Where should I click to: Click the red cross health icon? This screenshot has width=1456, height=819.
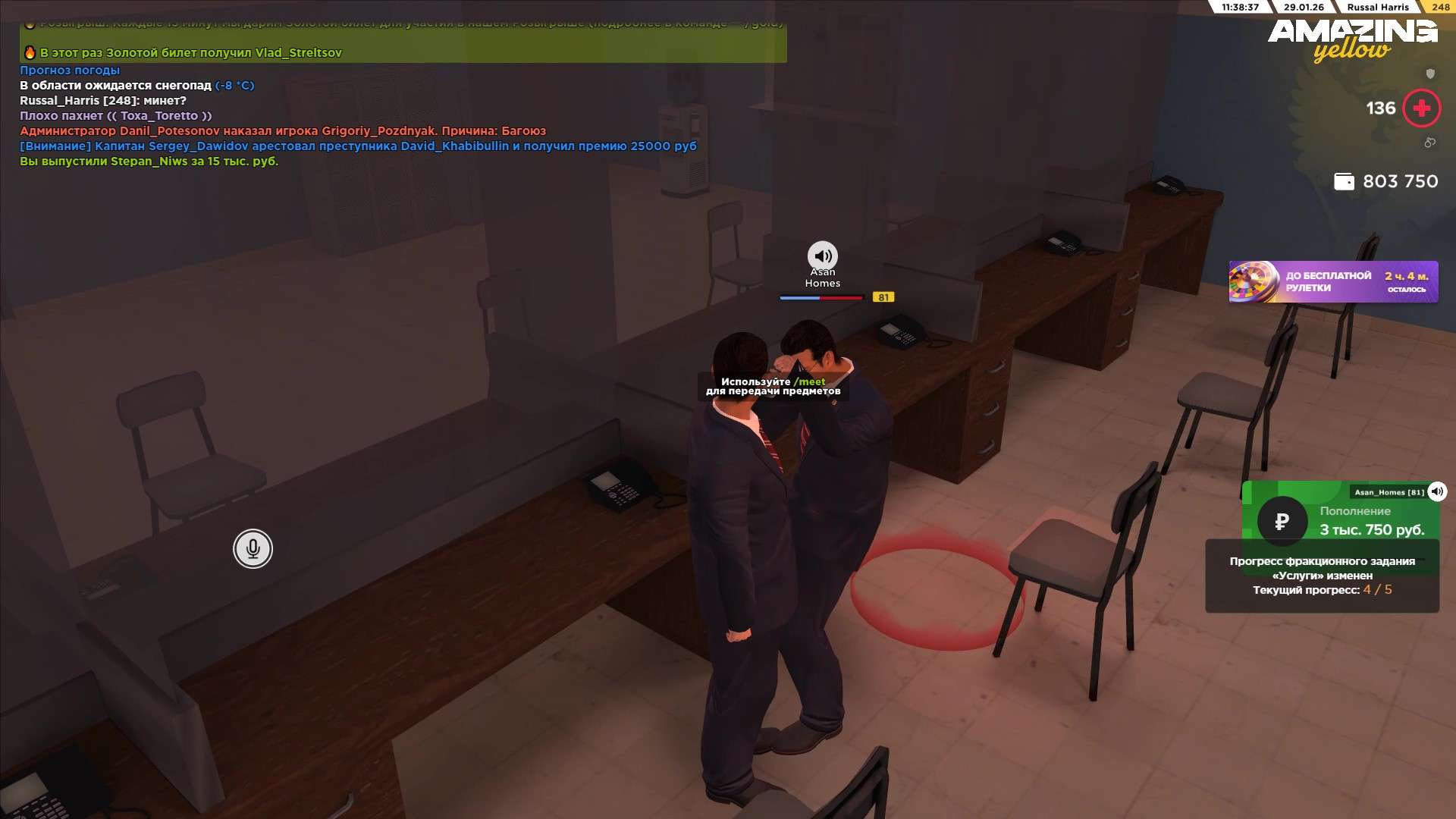(1421, 108)
